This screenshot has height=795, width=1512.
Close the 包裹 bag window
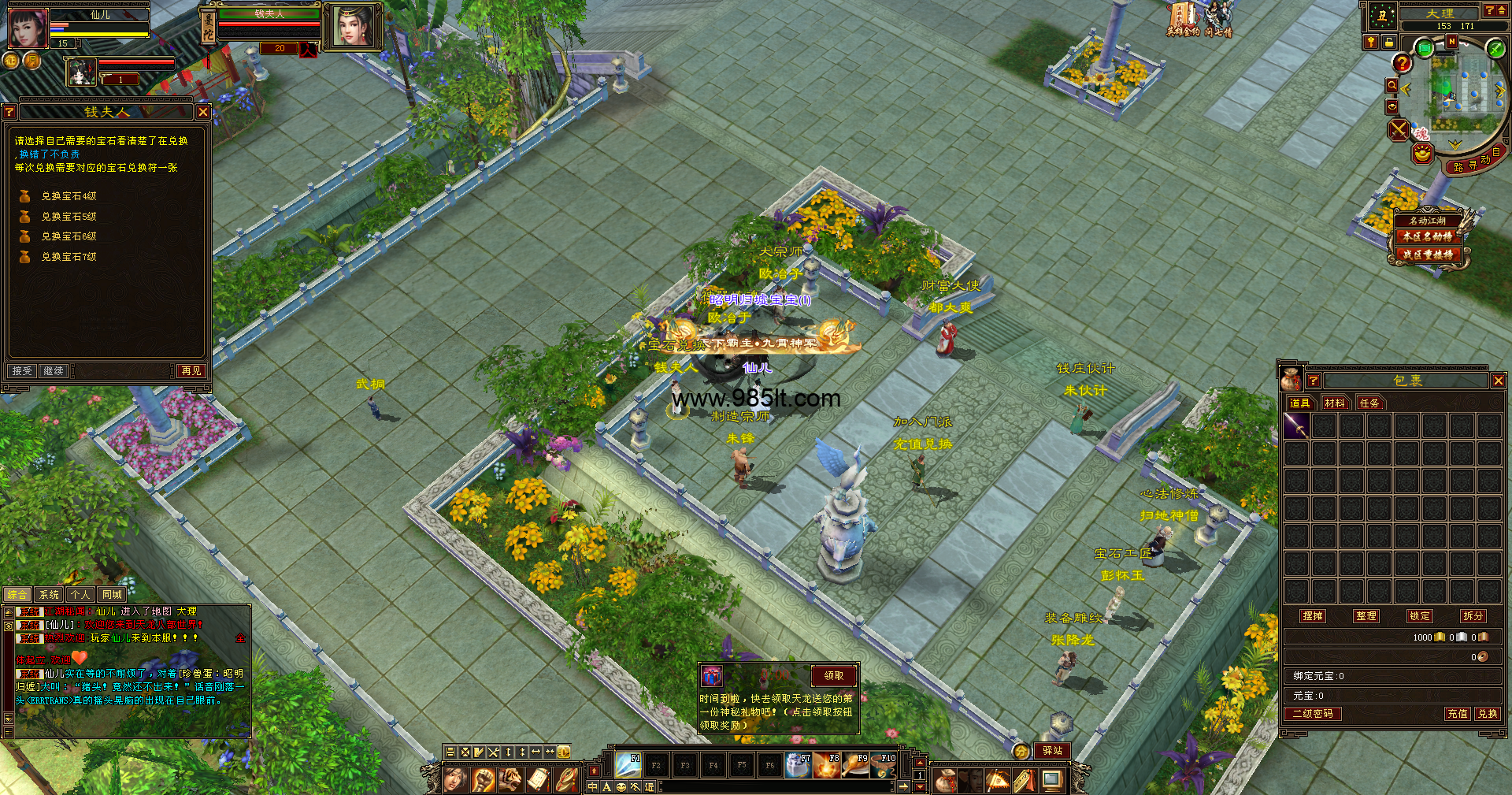pos(1498,381)
